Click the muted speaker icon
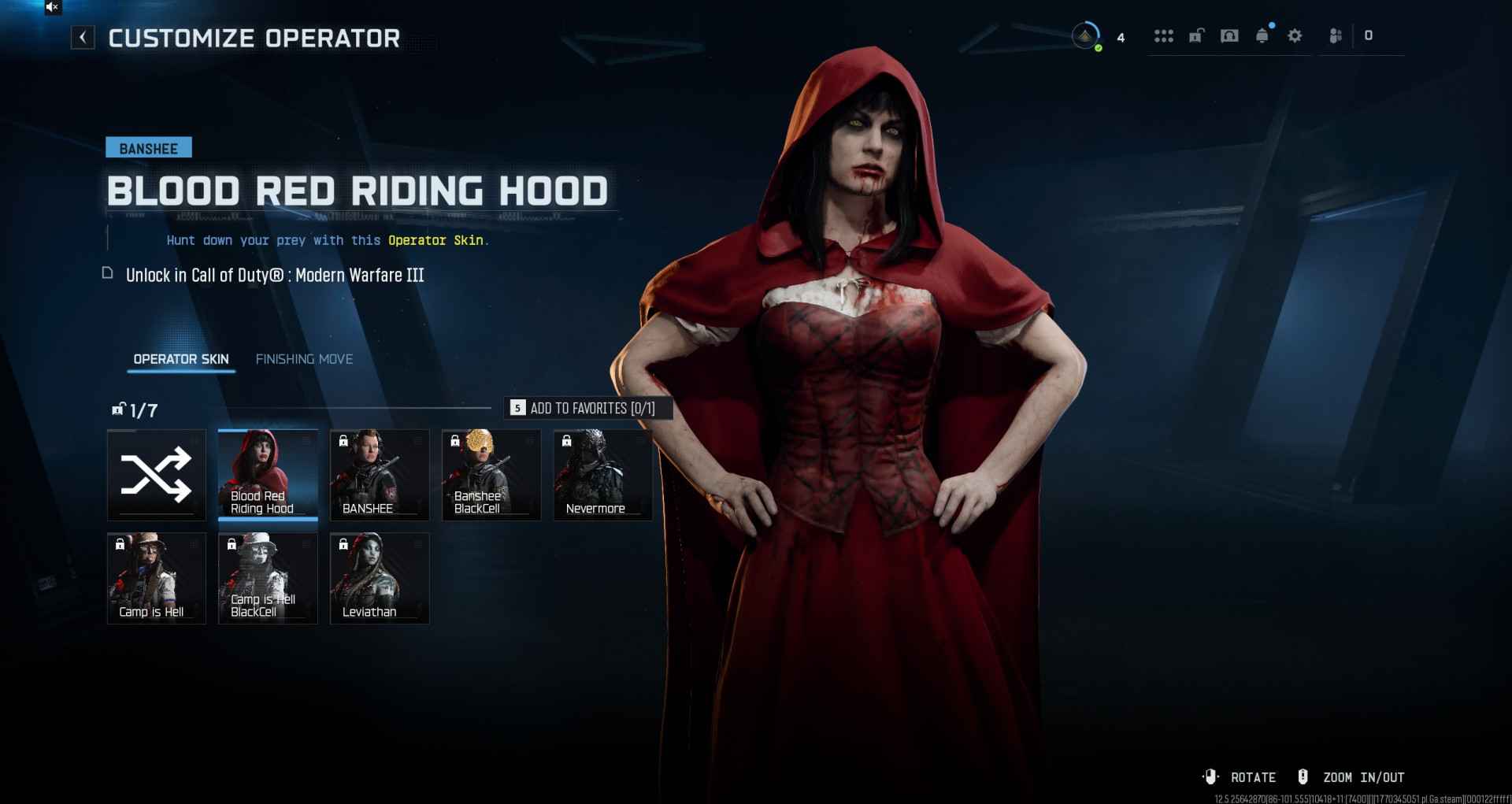The image size is (1512, 804). [52, 7]
